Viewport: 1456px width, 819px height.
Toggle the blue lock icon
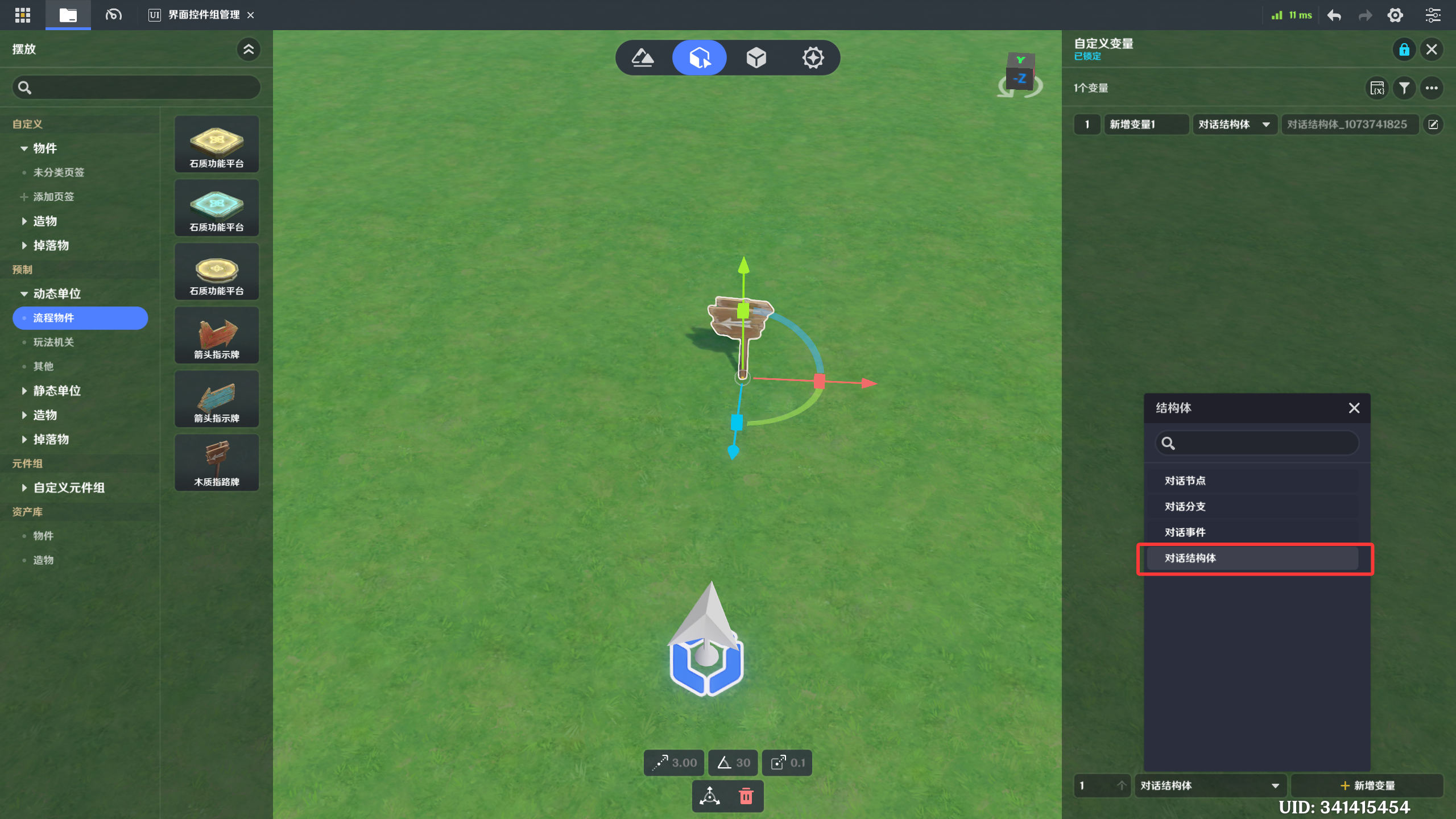[1404, 49]
